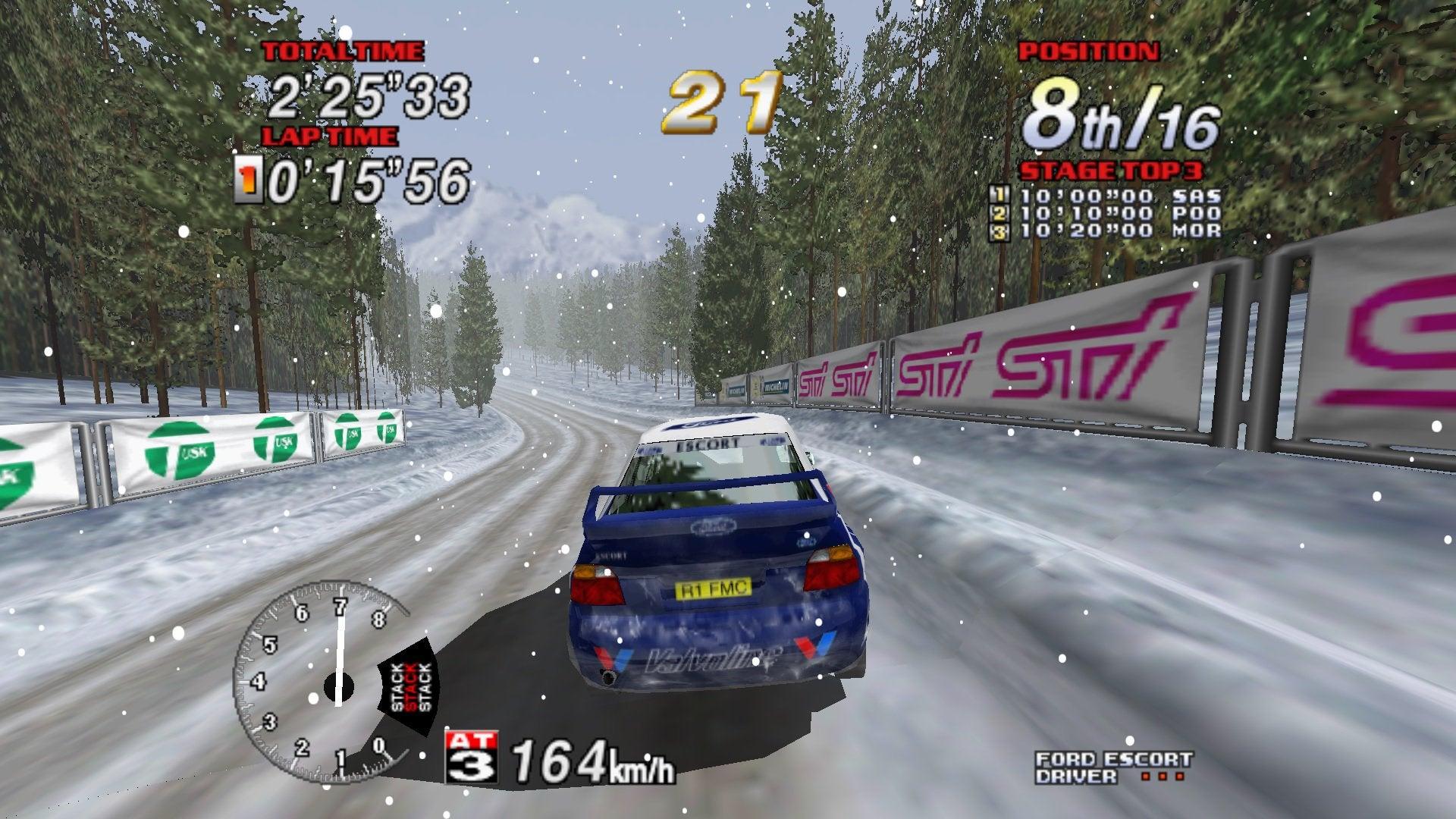Open the 8th/16 position ranking

tap(1122, 111)
